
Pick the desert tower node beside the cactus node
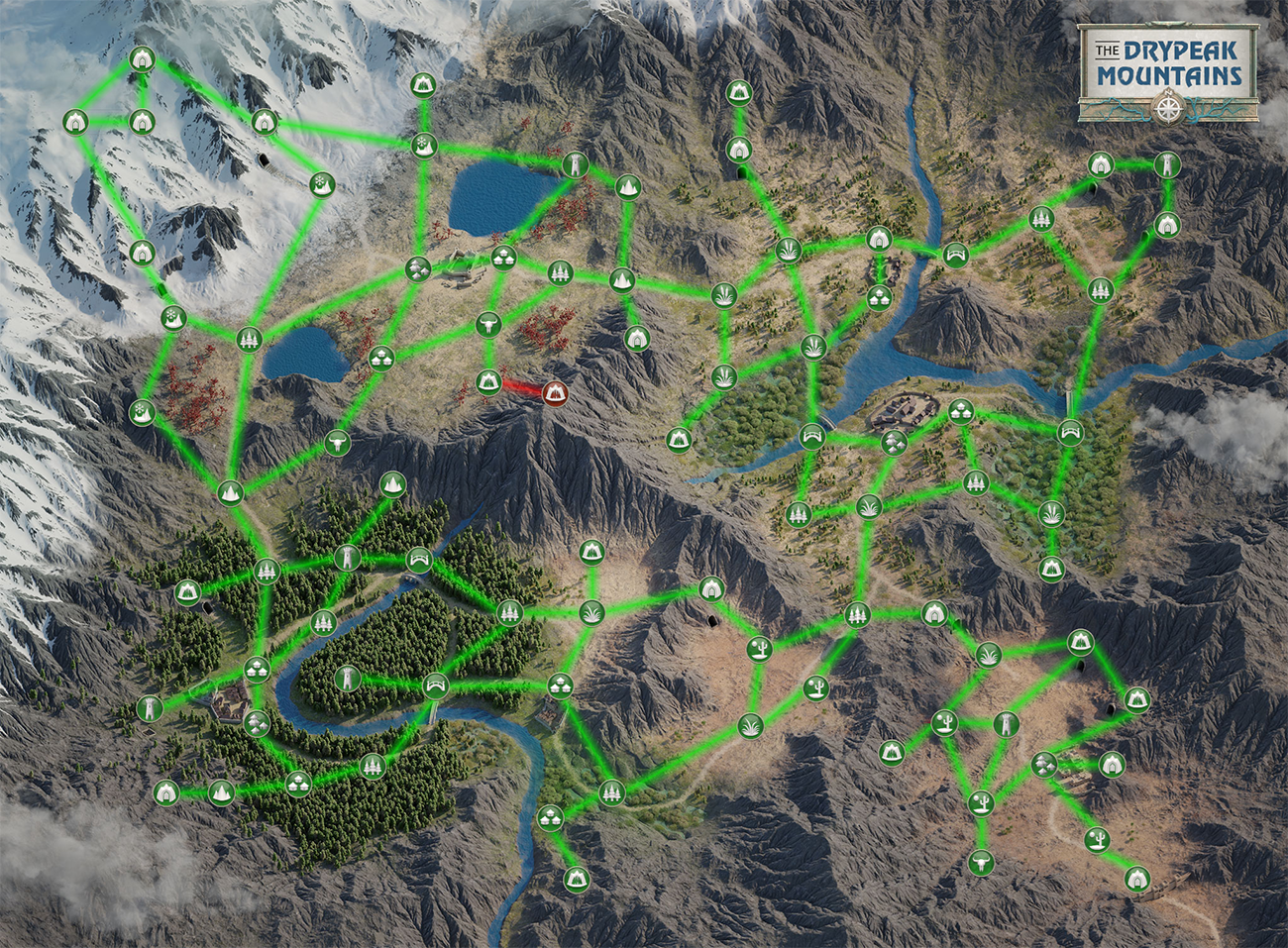(1006, 724)
